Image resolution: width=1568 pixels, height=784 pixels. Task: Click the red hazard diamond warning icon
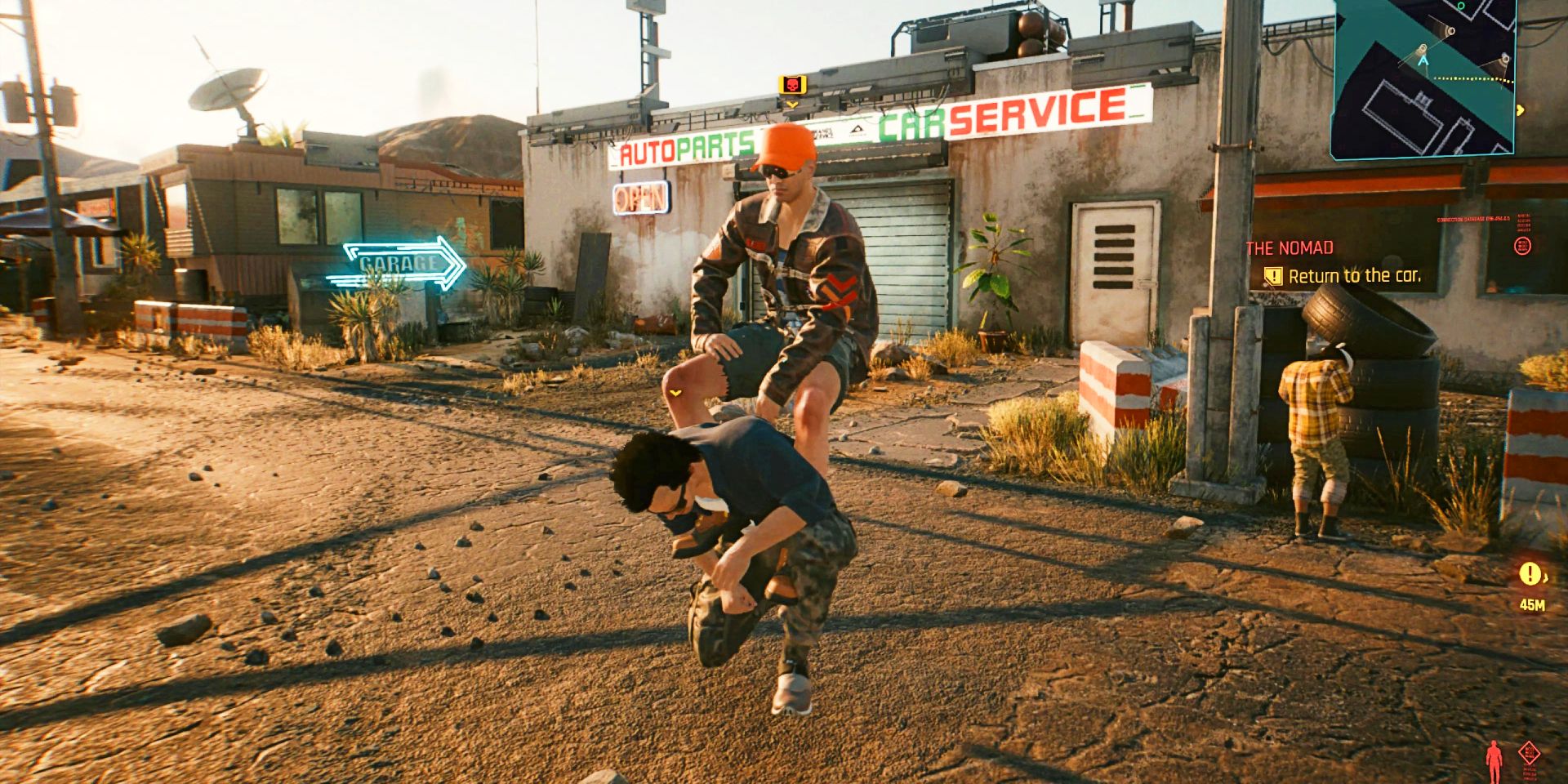click(1529, 753)
